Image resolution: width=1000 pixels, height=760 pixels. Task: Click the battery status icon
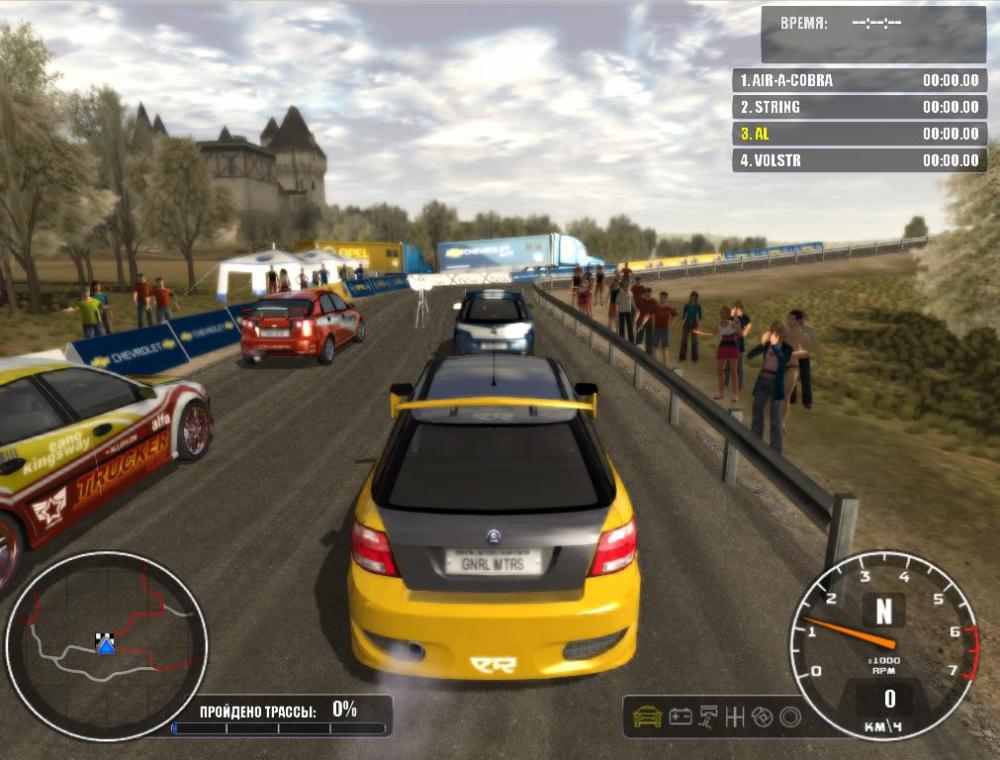click(680, 716)
